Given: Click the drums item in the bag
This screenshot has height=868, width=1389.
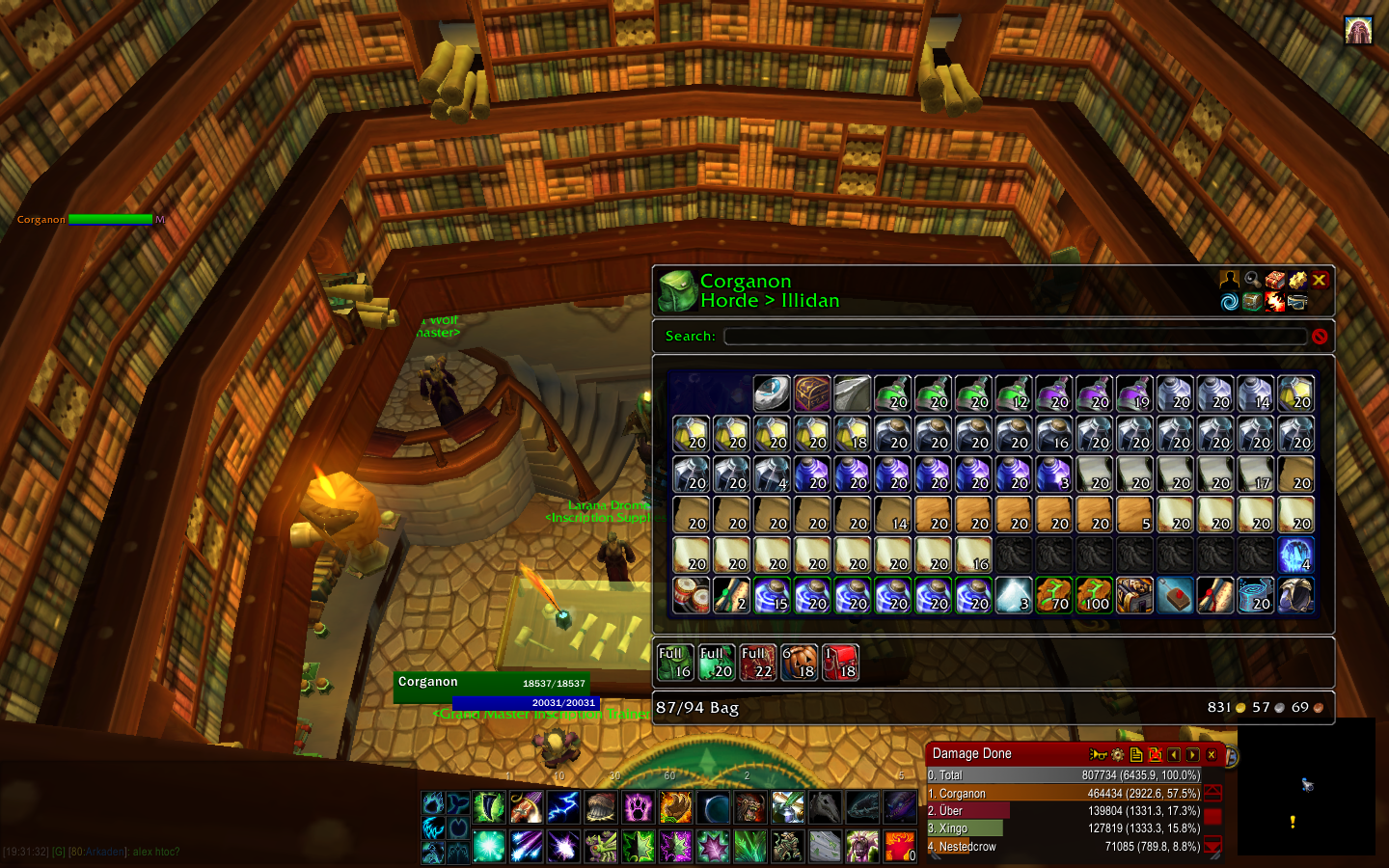Looking at the screenshot, I should [691, 596].
